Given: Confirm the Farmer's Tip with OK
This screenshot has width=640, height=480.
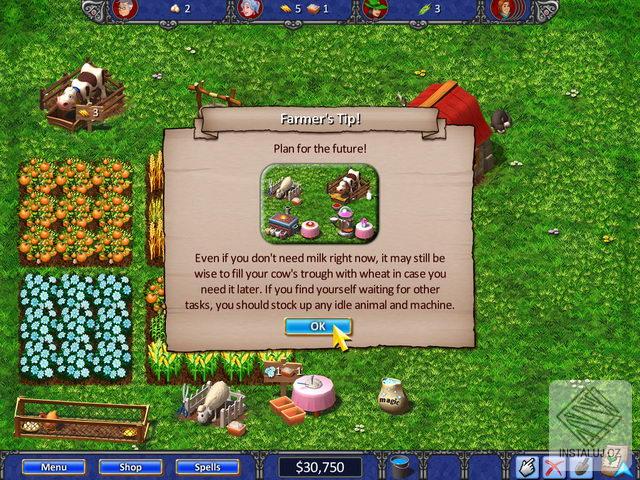Looking at the screenshot, I should [x=317, y=326].
